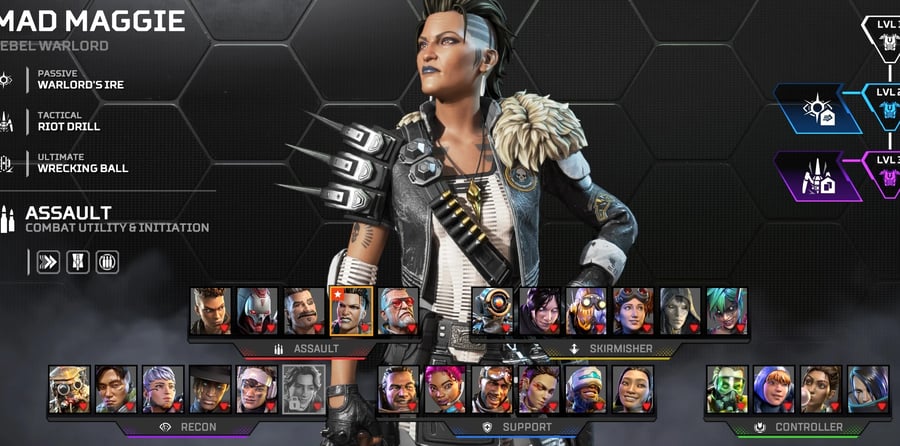Pick the Catalyst portrait in Controller row
900x446 pixels.
tap(868, 389)
